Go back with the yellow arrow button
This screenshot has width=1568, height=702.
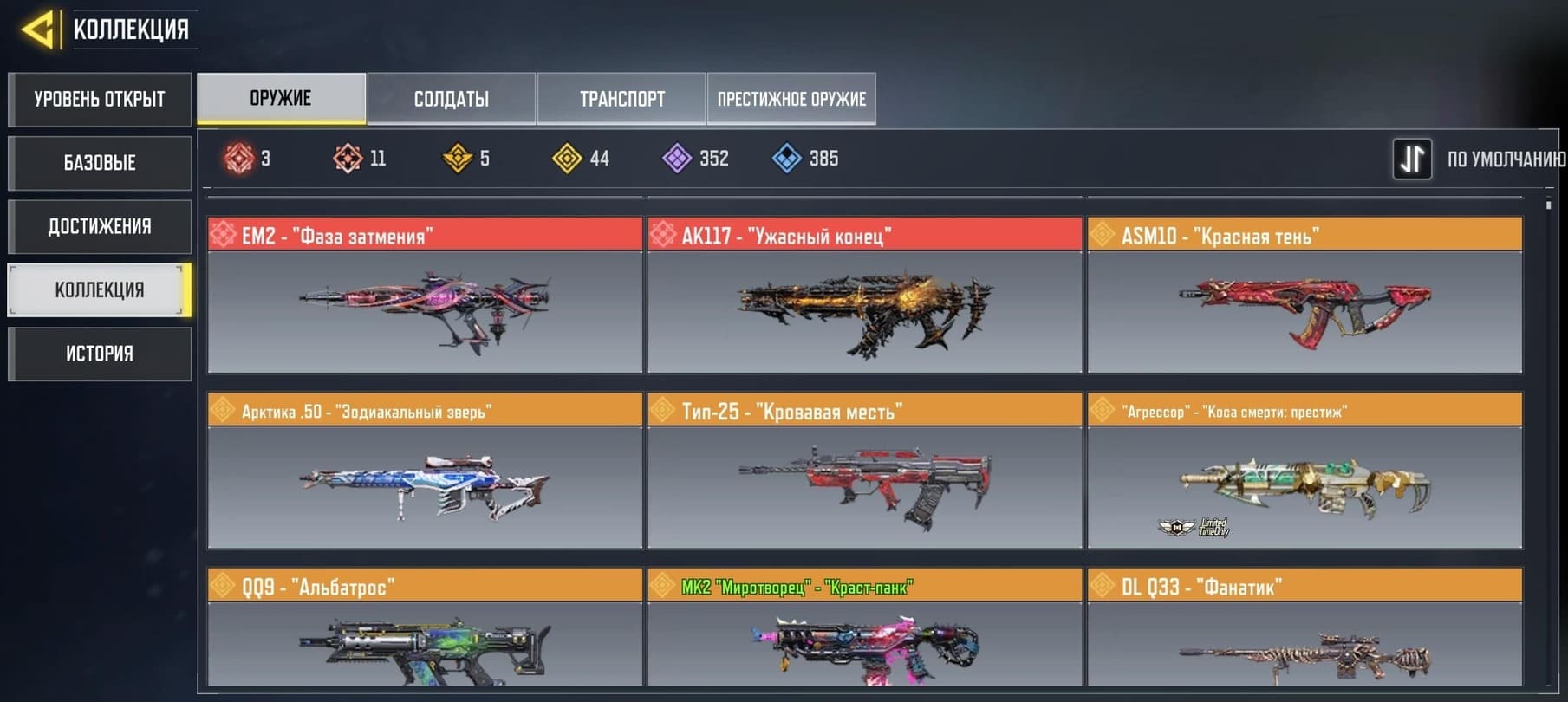(x=38, y=29)
